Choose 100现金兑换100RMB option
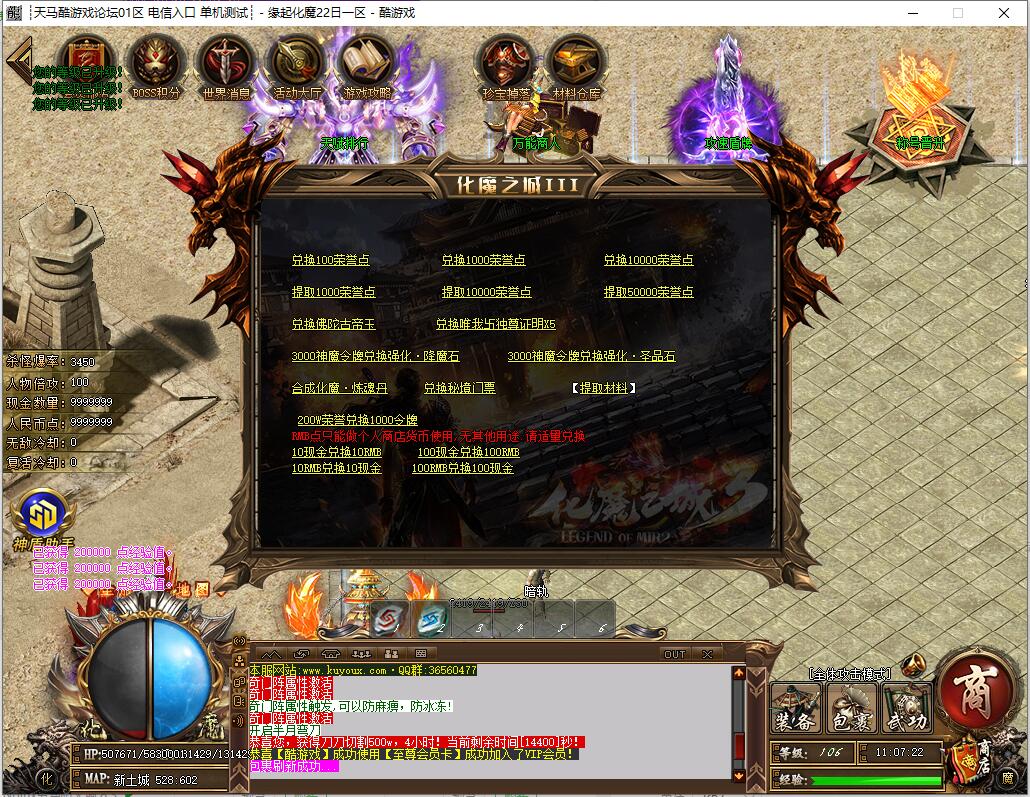The image size is (1030, 797). point(468,452)
